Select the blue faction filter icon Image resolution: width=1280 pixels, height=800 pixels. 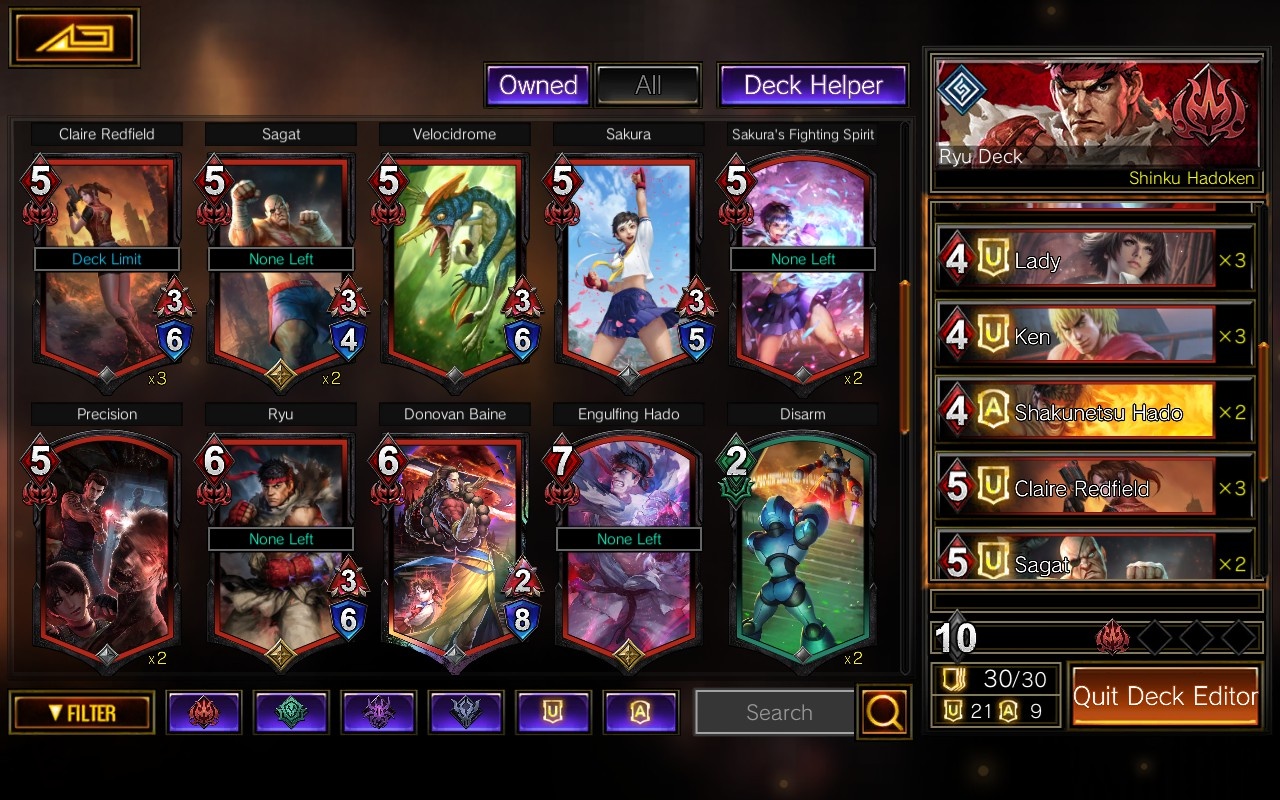[466, 712]
